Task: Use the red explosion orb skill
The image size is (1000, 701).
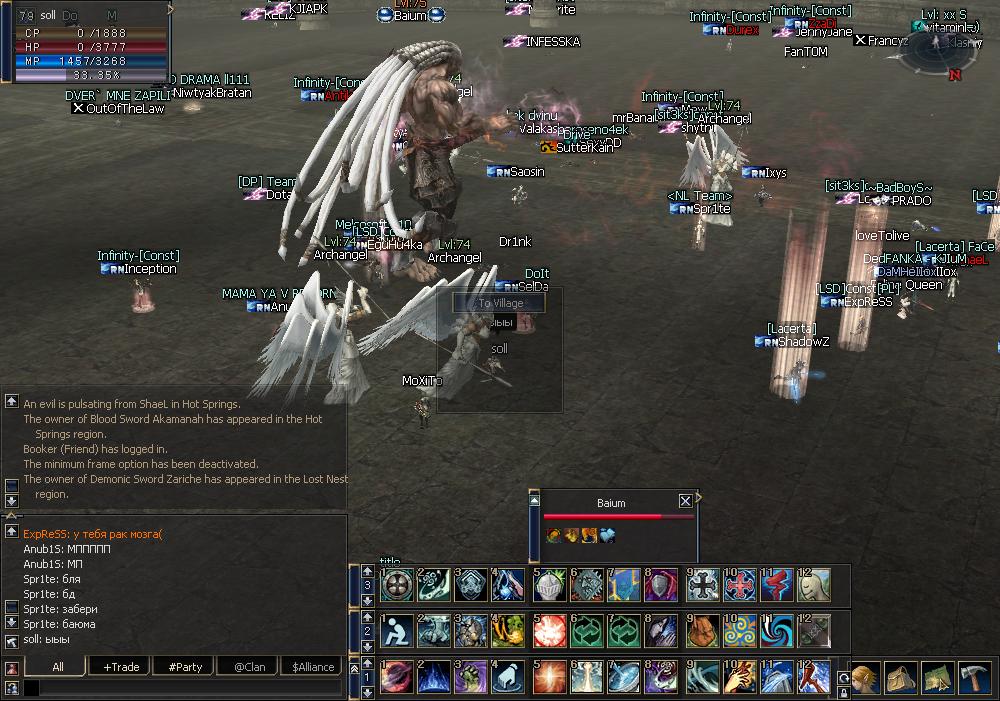Action: tap(549, 632)
